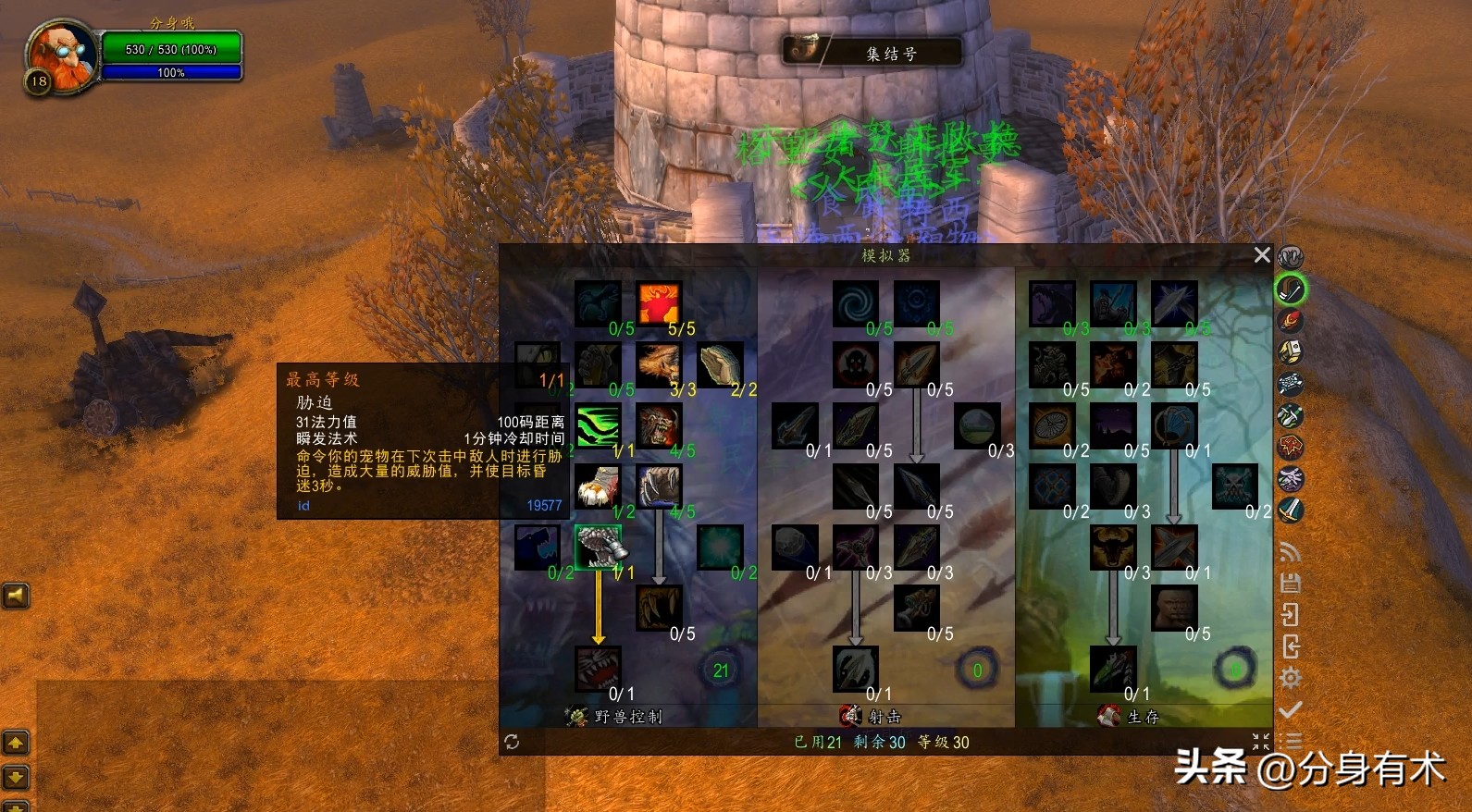The height and width of the screenshot is (812, 1472).
Task: Open the 集结号 button at top
Action: [872, 53]
